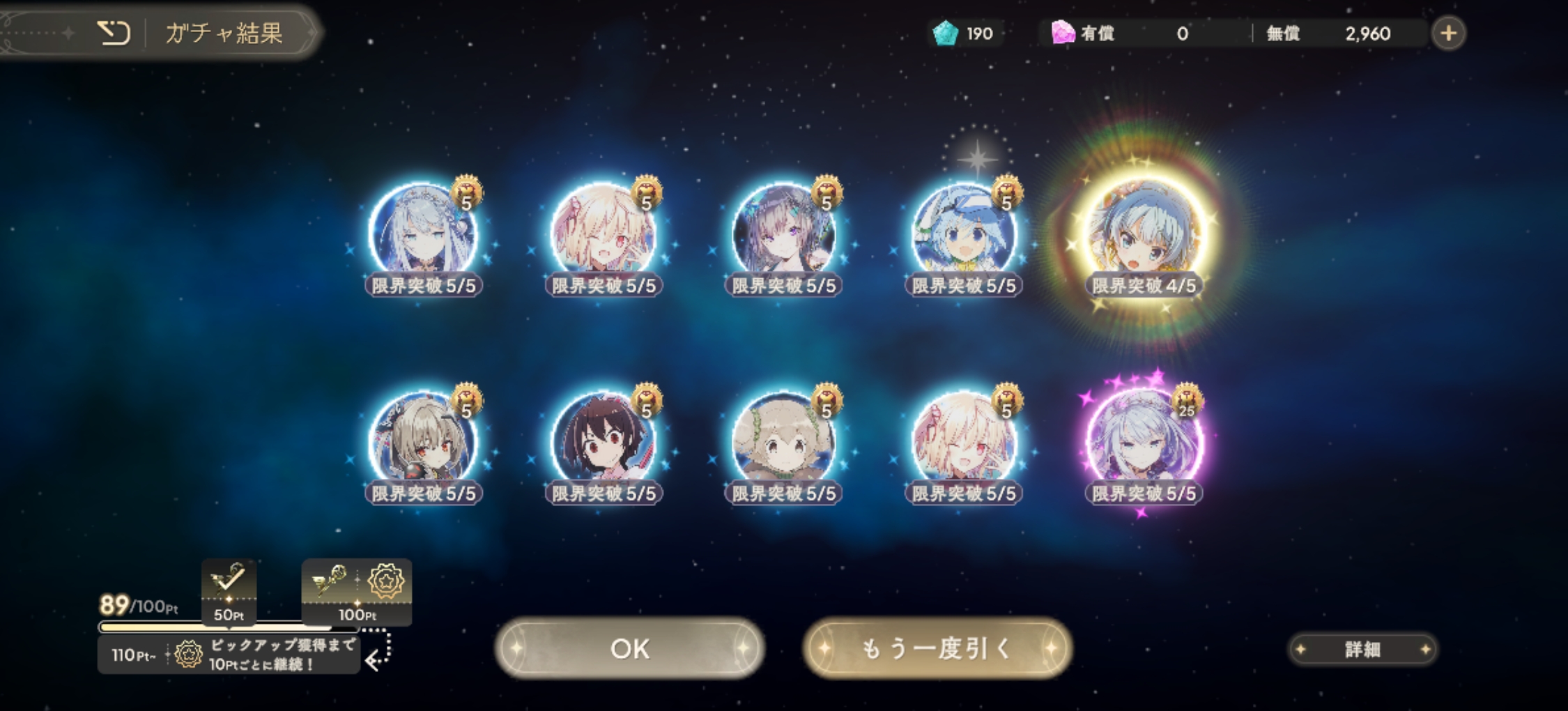This screenshot has width=1568, height=711.
Task: Click the ×5 medal badge on the first portrait
Action: click(468, 192)
